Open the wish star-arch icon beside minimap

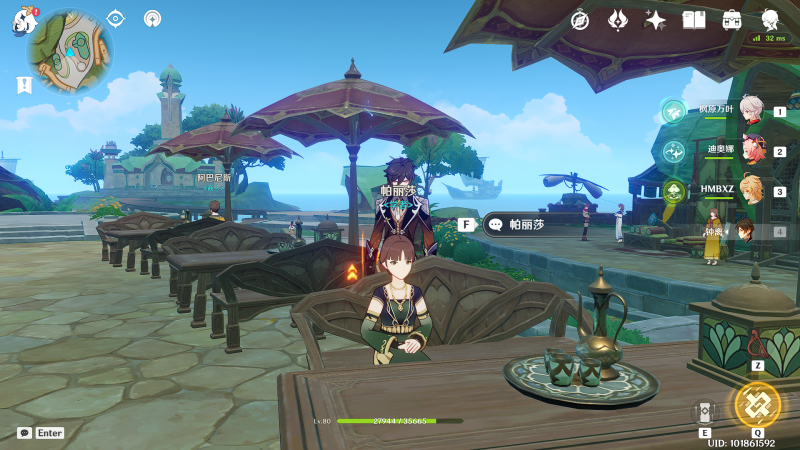[152, 18]
